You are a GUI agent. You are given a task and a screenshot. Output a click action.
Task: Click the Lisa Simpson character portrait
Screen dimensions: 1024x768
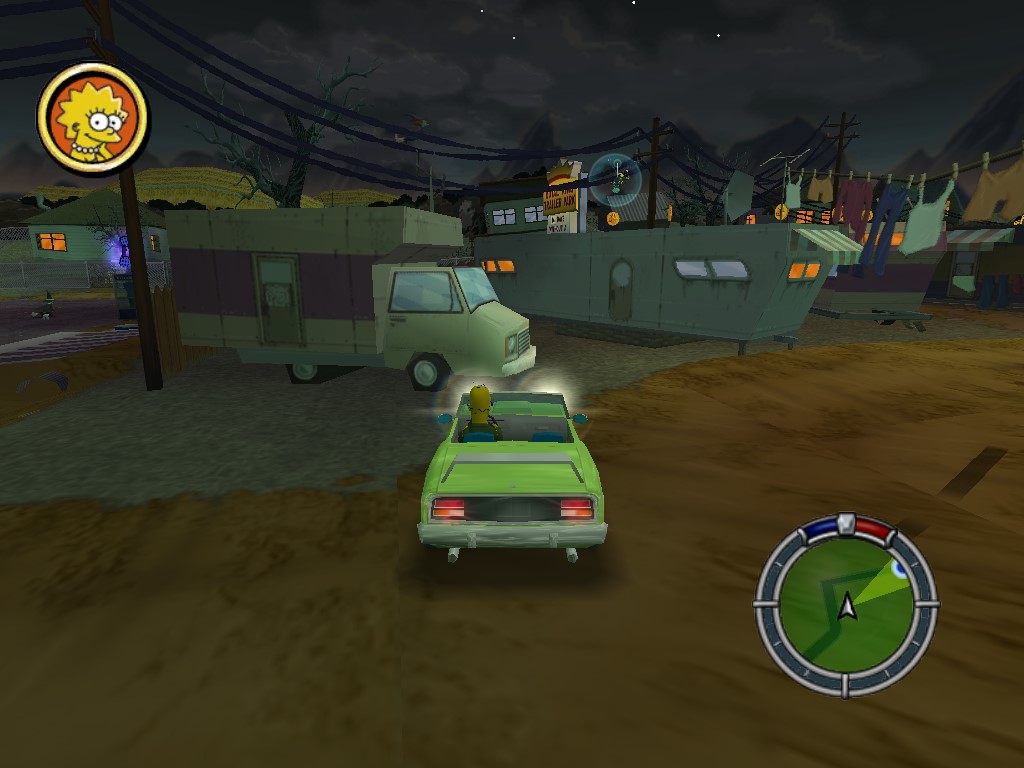(x=92, y=119)
